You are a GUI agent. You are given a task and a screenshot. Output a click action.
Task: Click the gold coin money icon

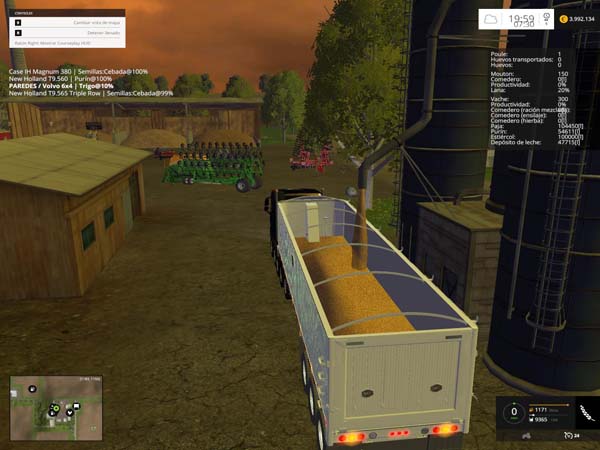tap(564, 19)
